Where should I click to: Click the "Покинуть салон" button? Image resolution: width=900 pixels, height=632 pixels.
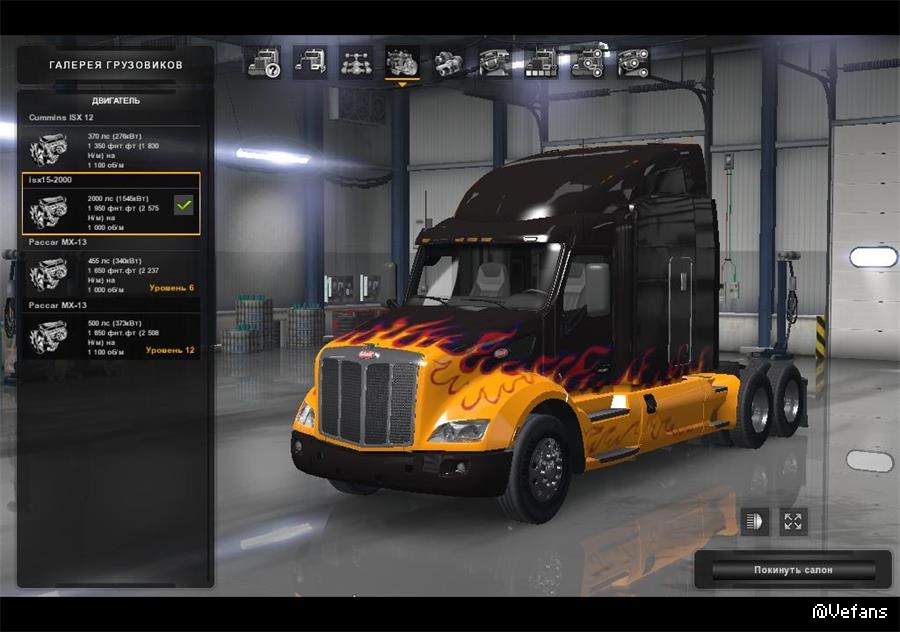792,570
